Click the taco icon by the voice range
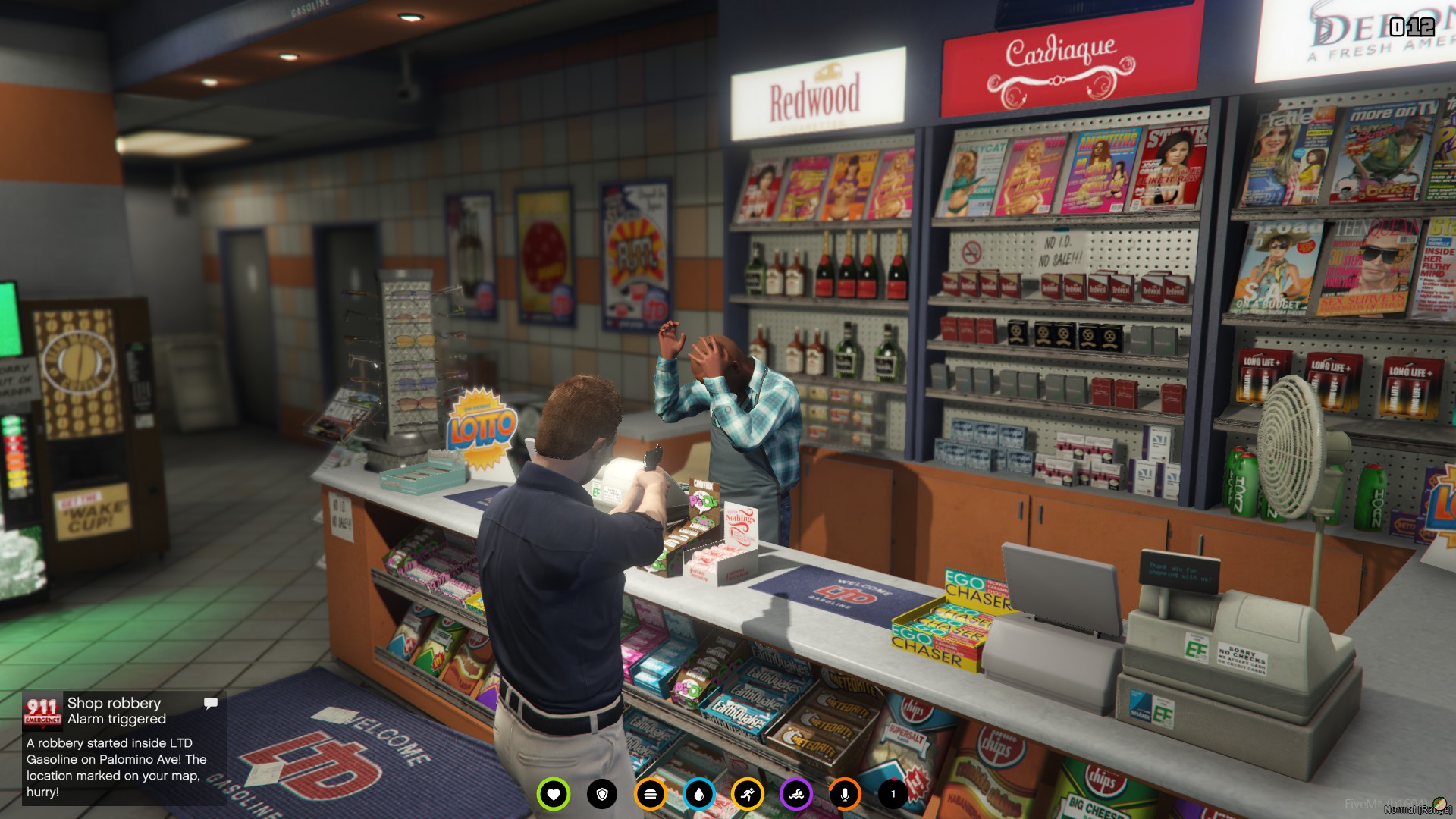Screen dimensions: 1456x819 pyautogui.click(x=1439, y=805)
